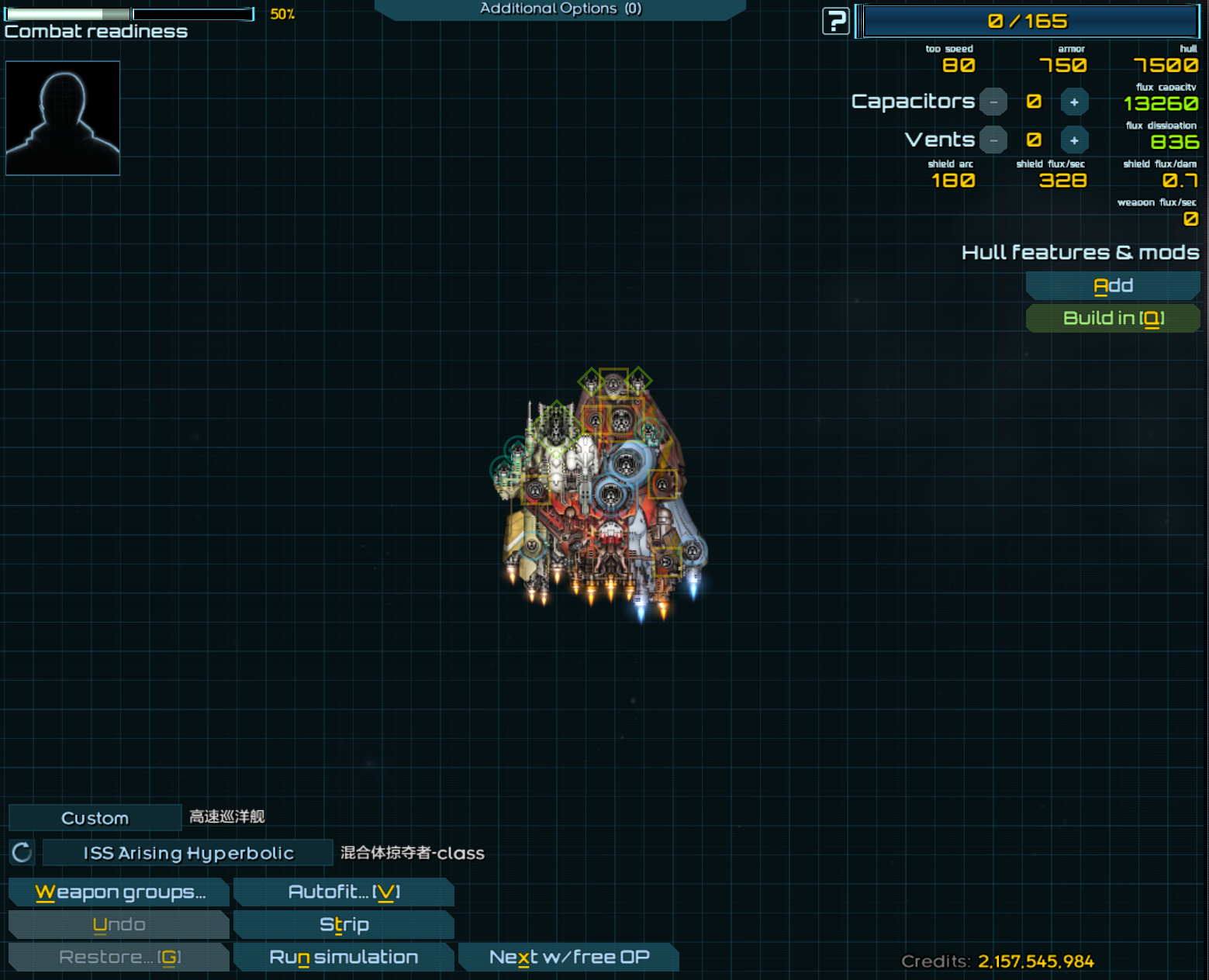Open the Autofit dialog
Screen dimensions: 1209x980
[x=344, y=892]
